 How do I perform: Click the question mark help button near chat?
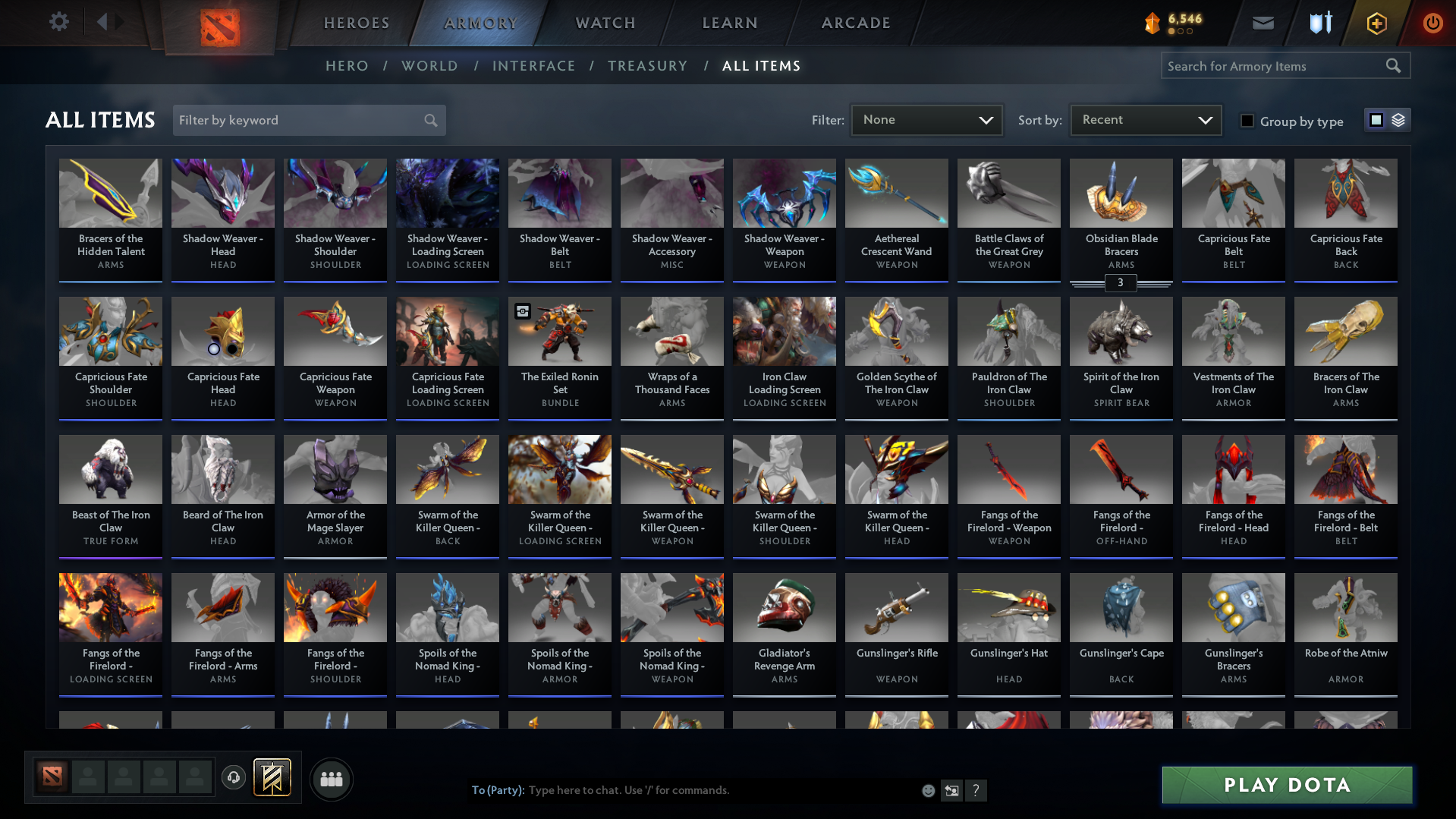coord(976,790)
